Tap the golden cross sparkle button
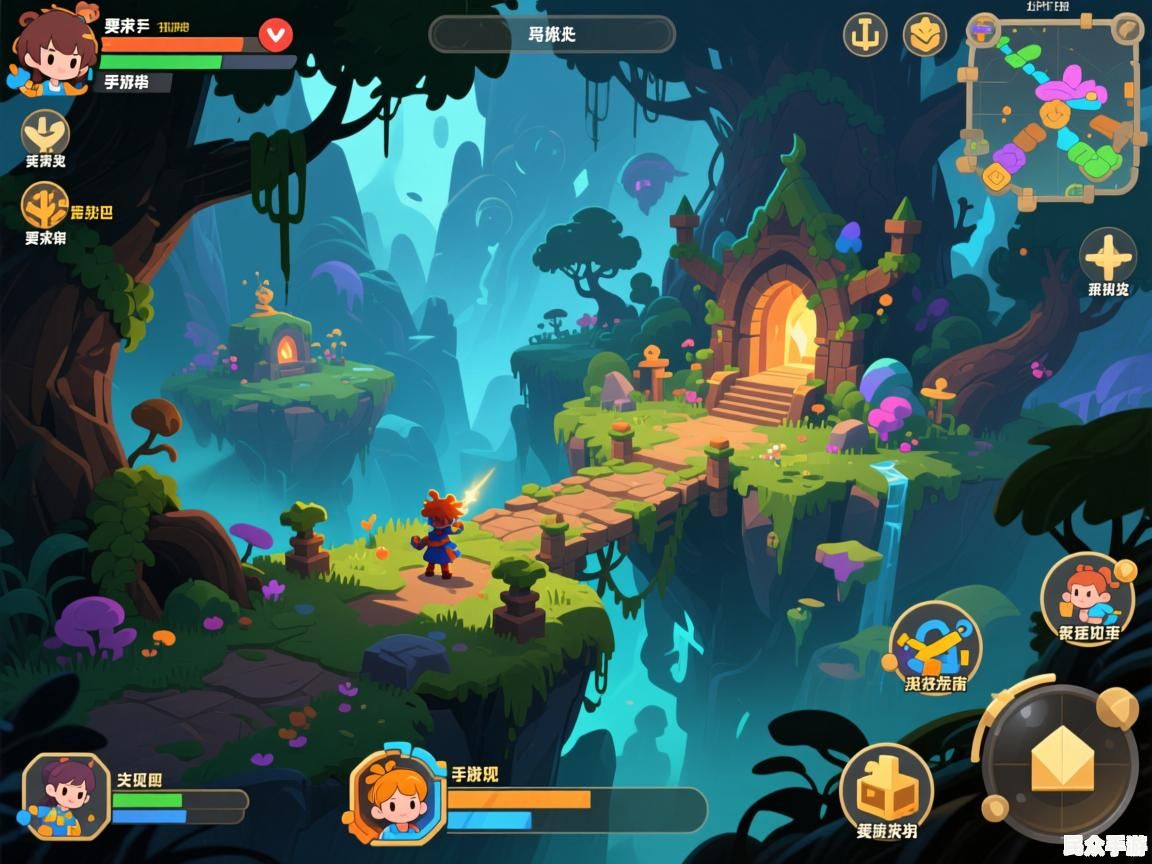Image resolution: width=1152 pixels, height=864 pixels. tap(1108, 255)
